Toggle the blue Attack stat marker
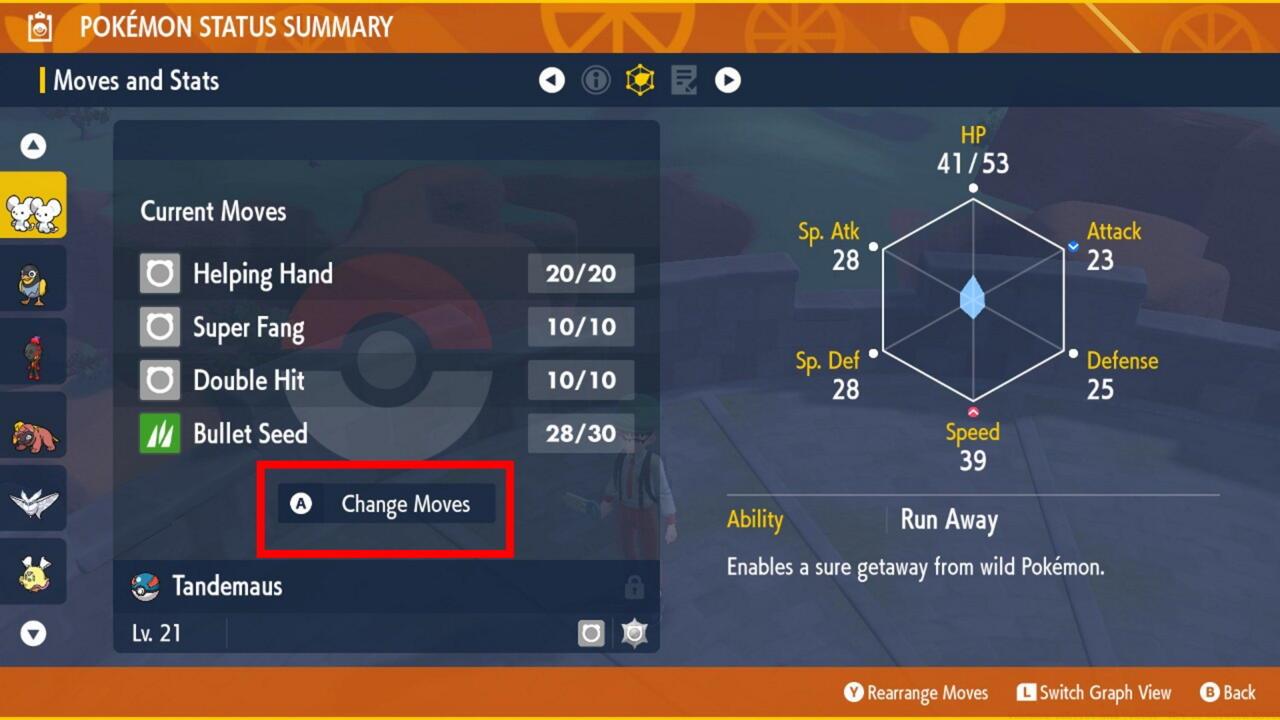Image resolution: width=1280 pixels, height=720 pixels. (1073, 245)
